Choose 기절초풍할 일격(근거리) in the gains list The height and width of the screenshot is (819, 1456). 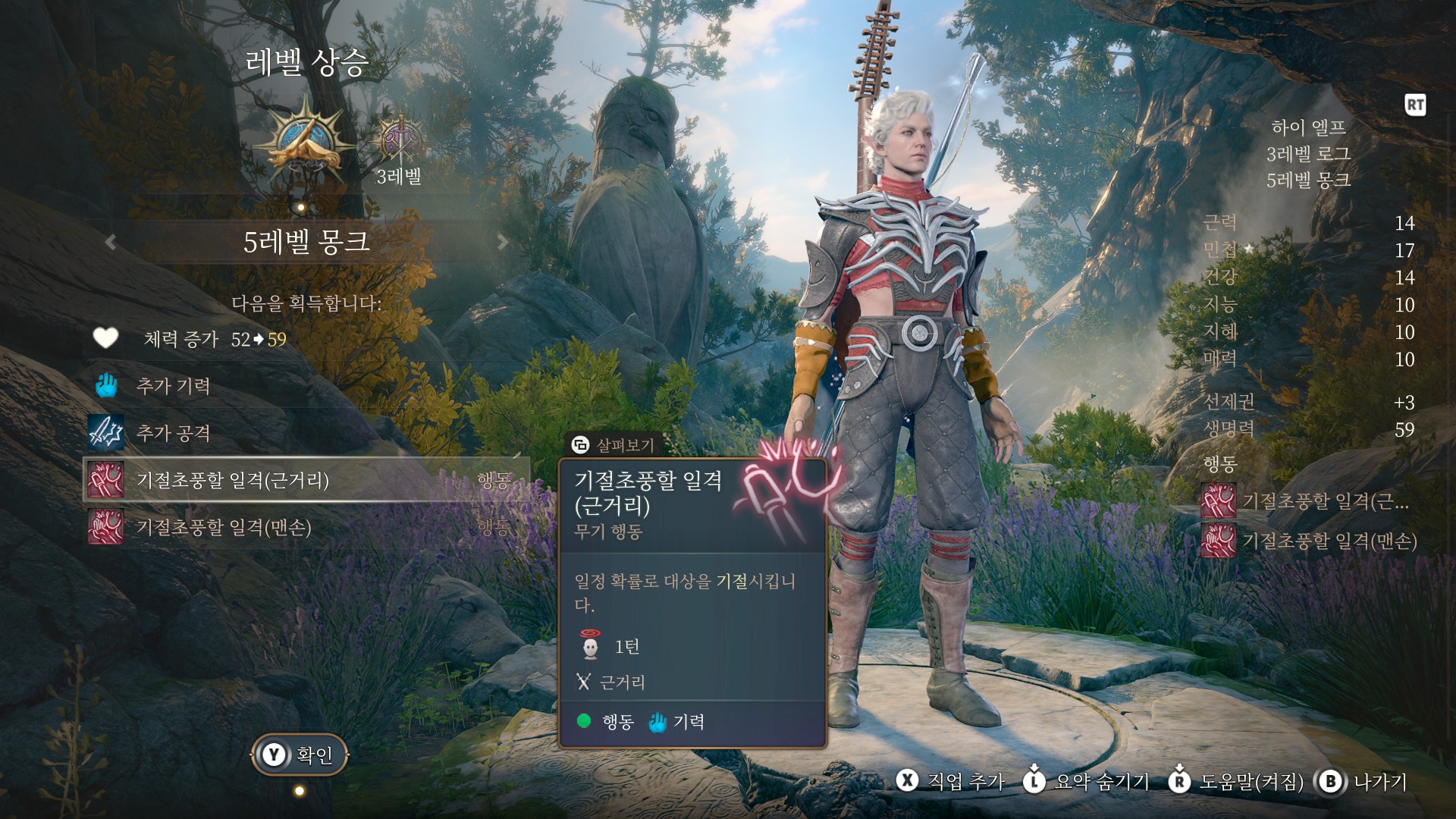232,480
